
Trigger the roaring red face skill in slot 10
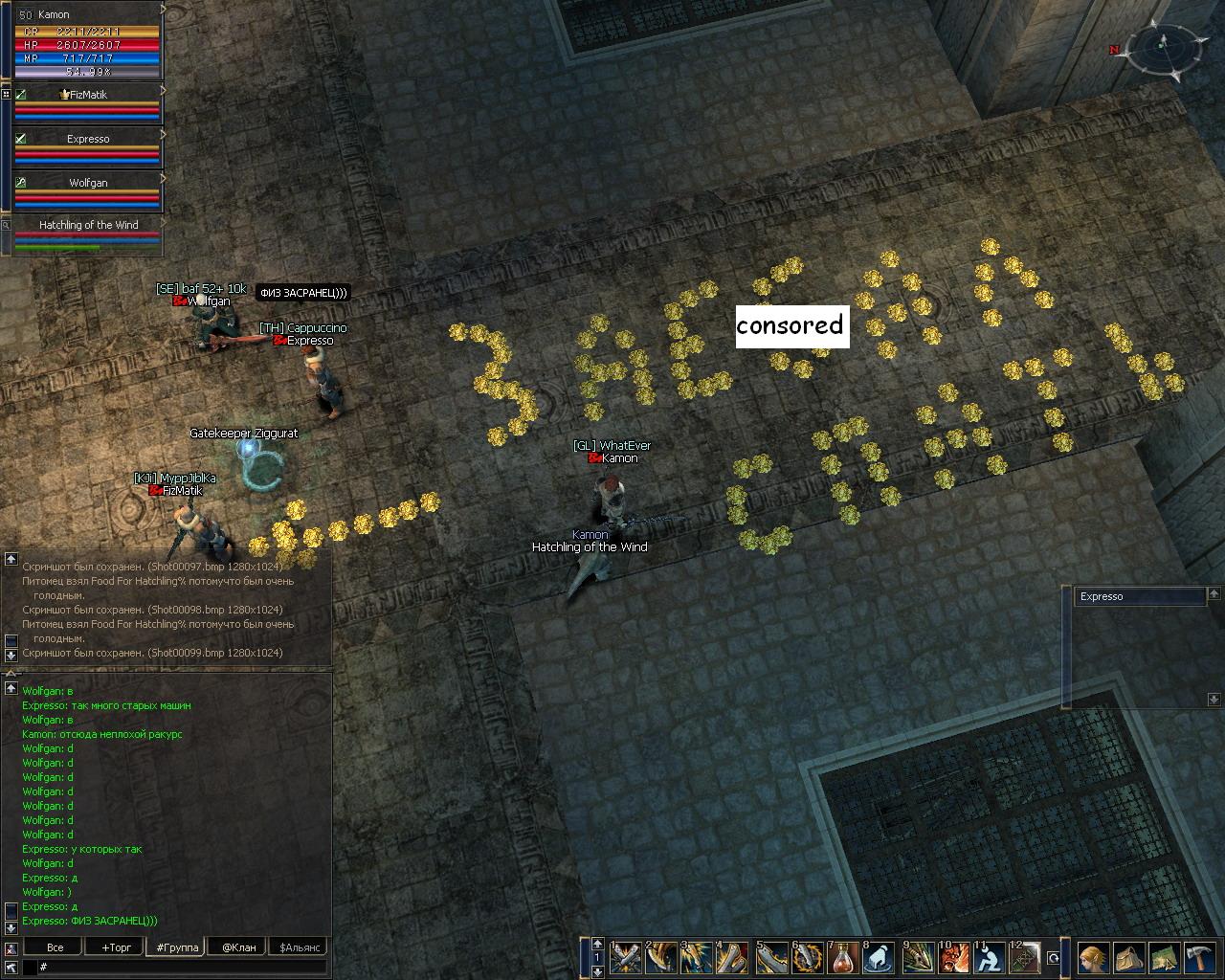coord(952,957)
